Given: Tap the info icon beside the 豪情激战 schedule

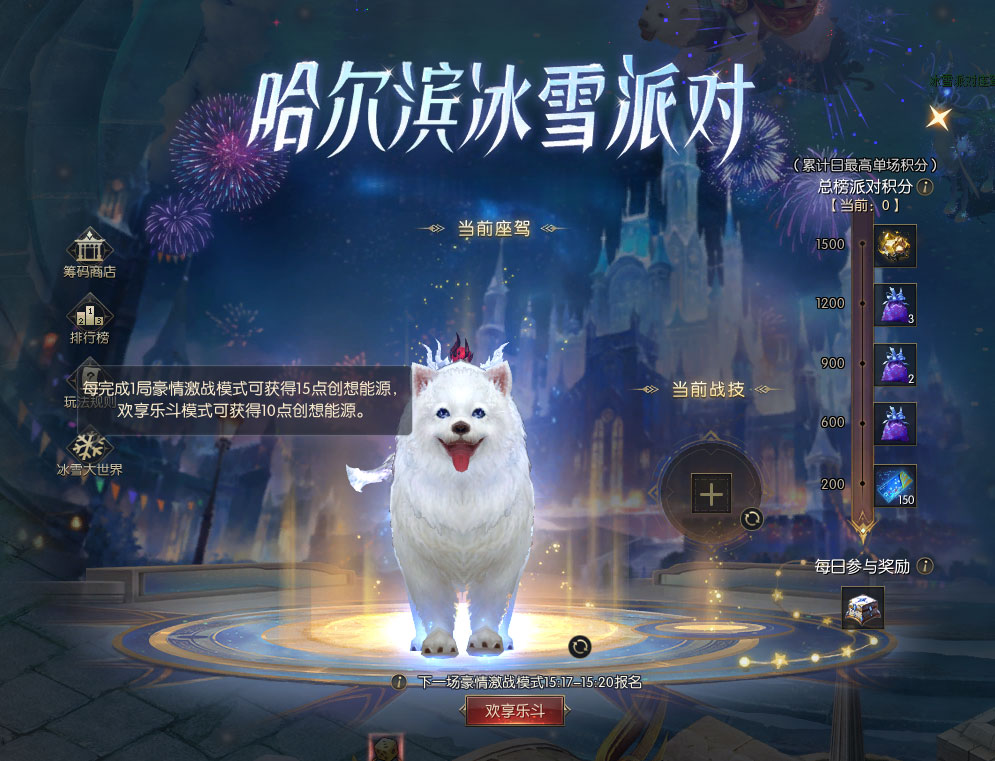Looking at the screenshot, I should click(x=399, y=682).
